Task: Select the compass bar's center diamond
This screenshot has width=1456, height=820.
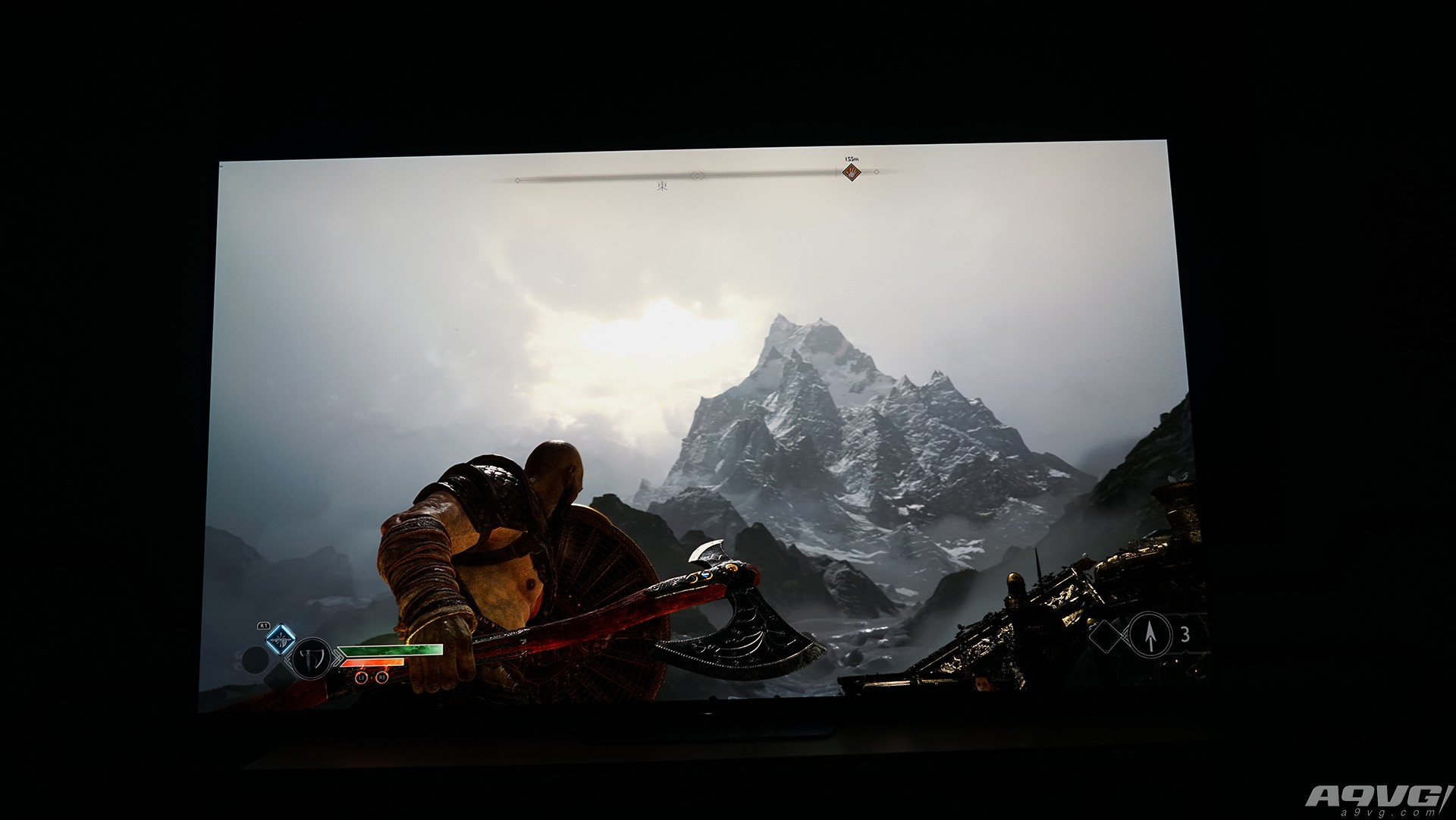Action: (697, 176)
